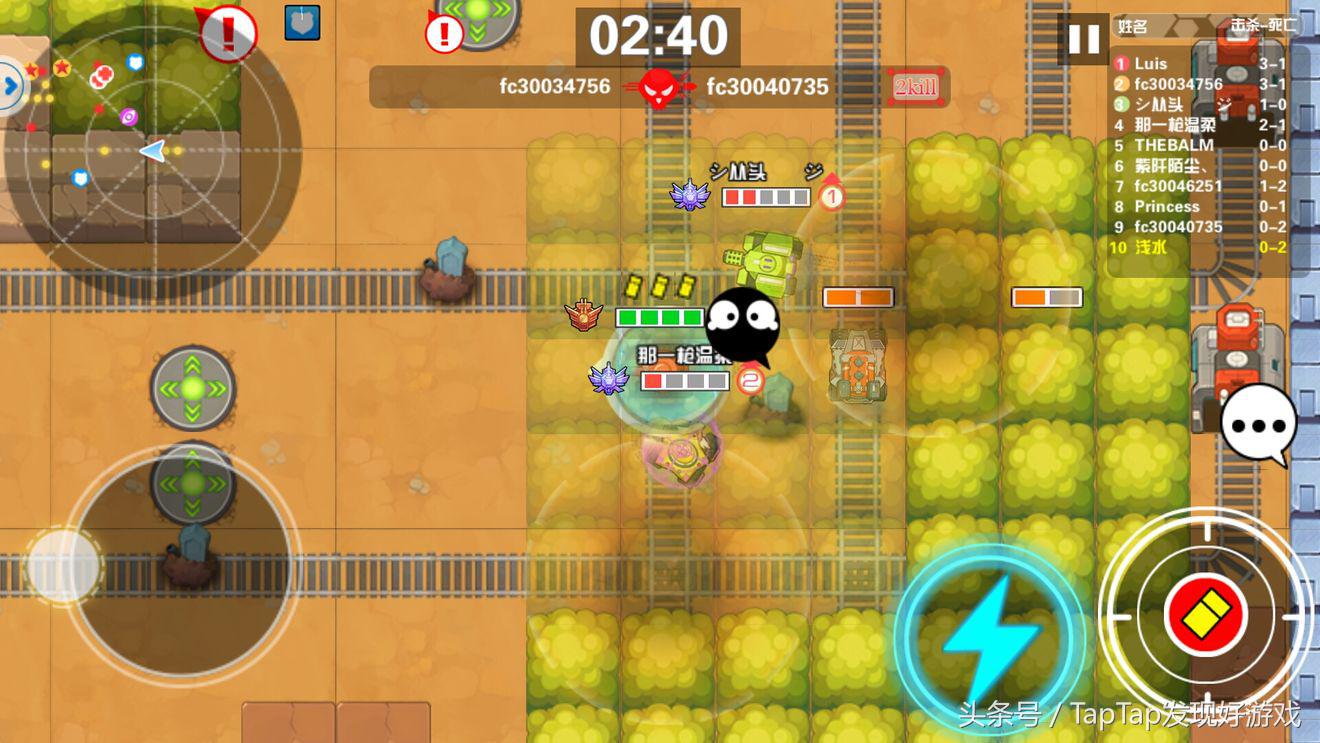Tap the blue arrow tab beside the minimap
Screen dimensions: 1320x743
11,87
